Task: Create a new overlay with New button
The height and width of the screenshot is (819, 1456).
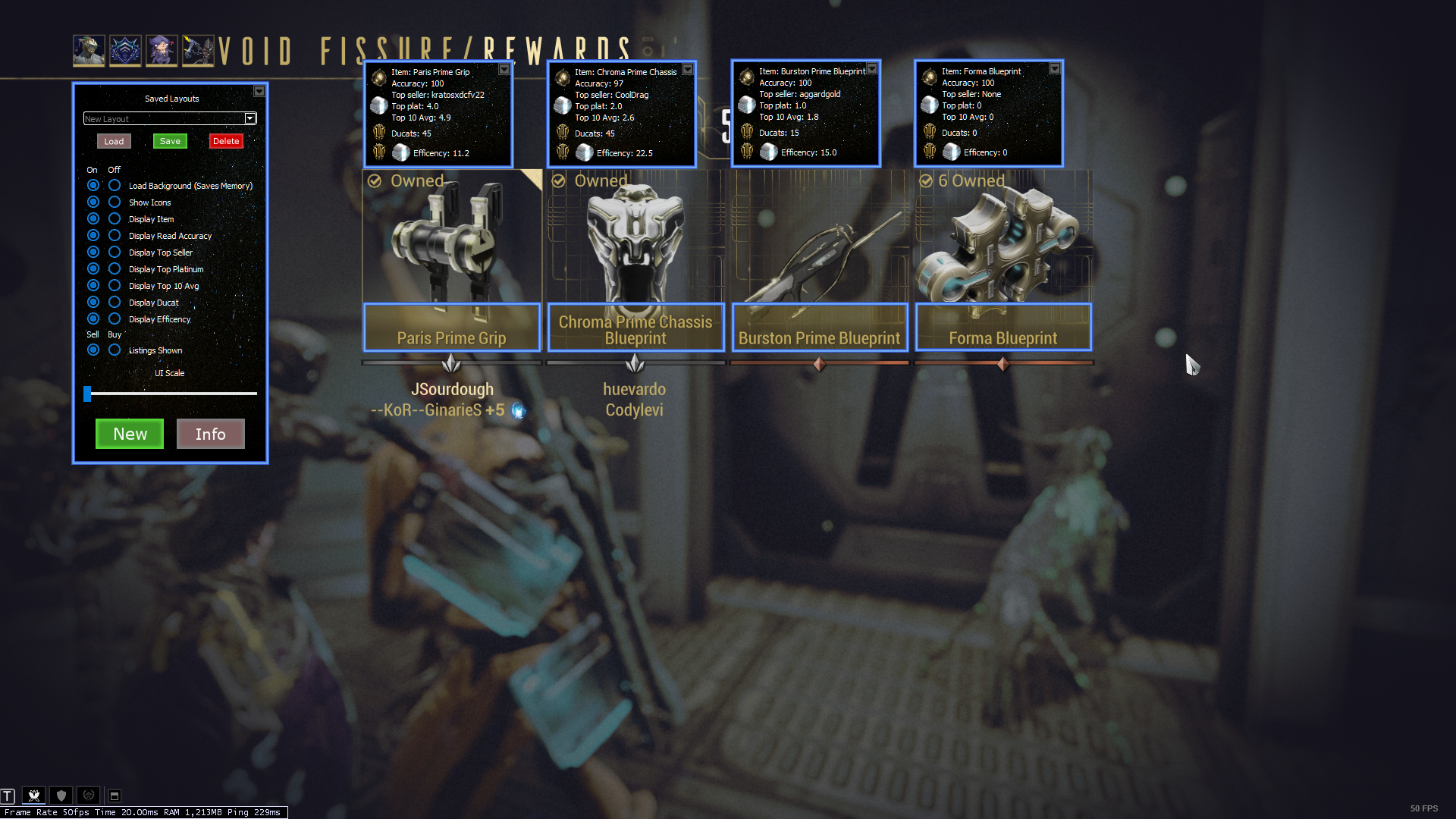Action: 130,434
